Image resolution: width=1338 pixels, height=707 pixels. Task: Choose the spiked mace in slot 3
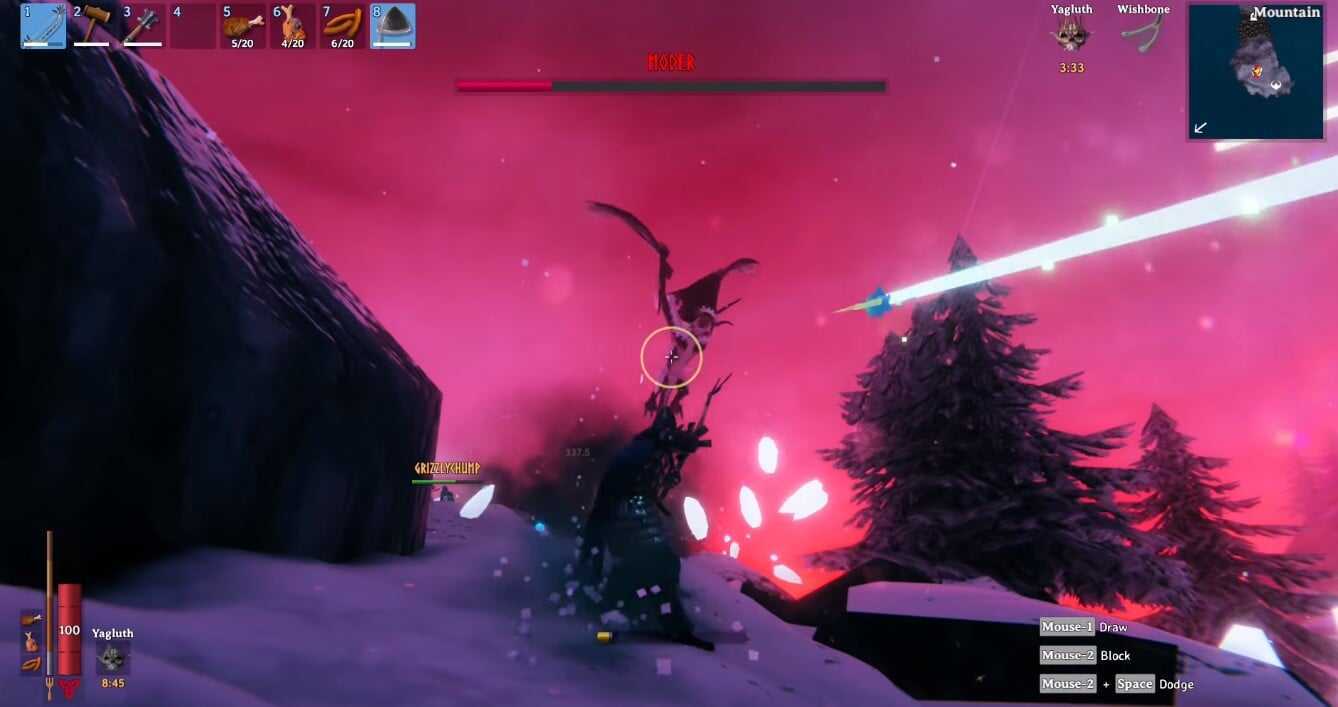tap(143, 26)
